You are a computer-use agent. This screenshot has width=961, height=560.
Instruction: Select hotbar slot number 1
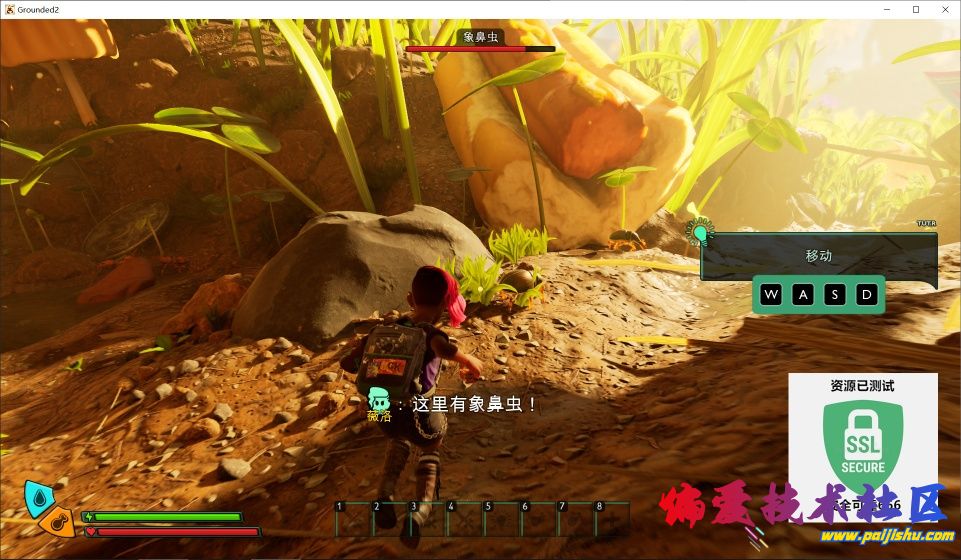(352, 519)
